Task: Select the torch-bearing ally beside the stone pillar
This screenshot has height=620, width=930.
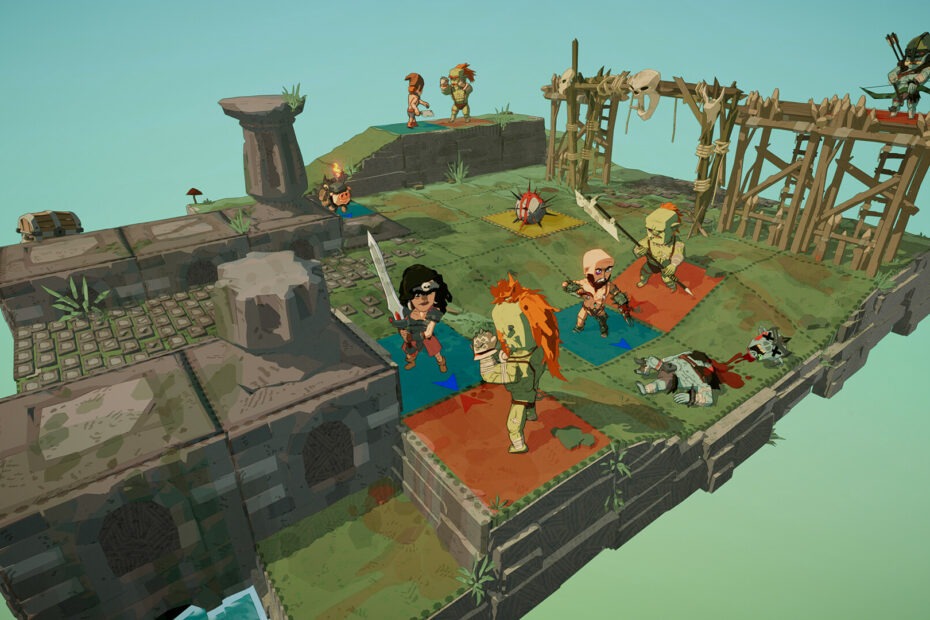Action: pos(336,190)
